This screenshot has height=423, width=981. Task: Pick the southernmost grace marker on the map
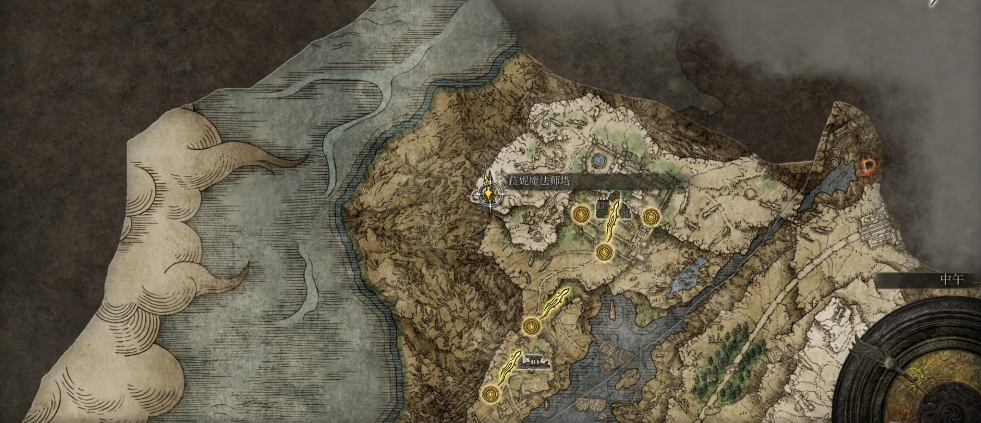coord(489,395)
